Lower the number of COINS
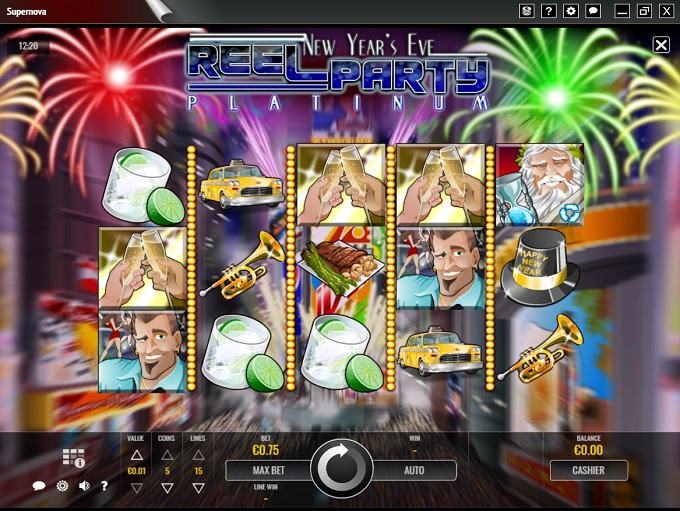This screenshot has width=680, height=511. 167,488
